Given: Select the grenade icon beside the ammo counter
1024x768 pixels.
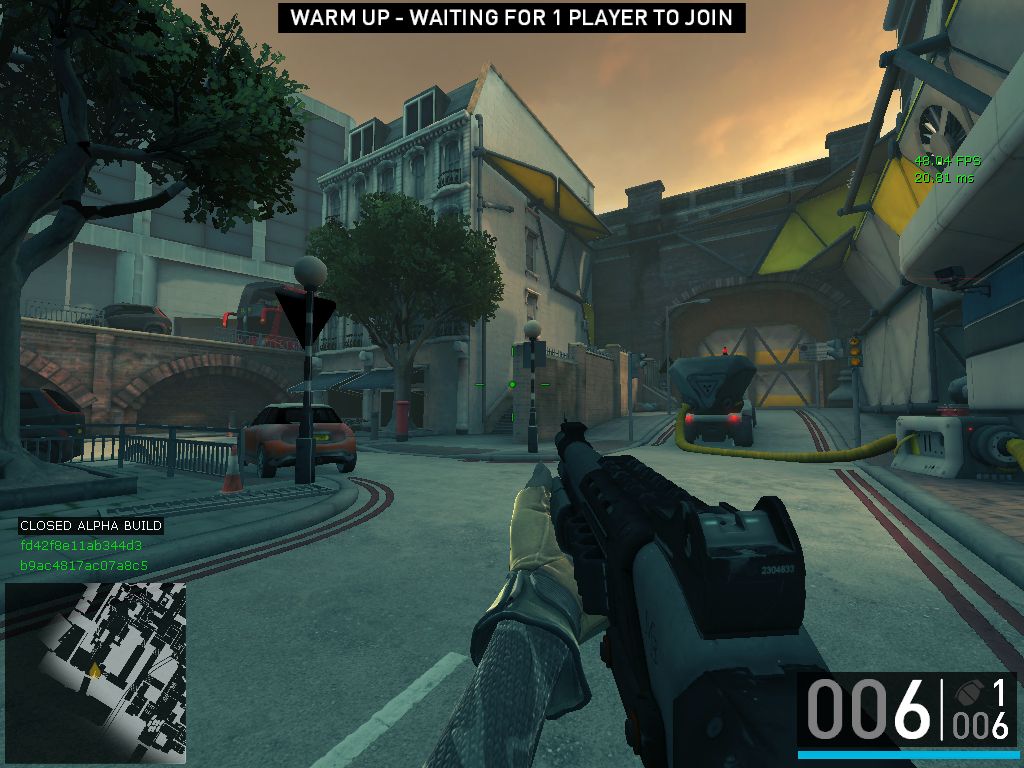Looking at the screenshot, I should click(x=966, y=692).
